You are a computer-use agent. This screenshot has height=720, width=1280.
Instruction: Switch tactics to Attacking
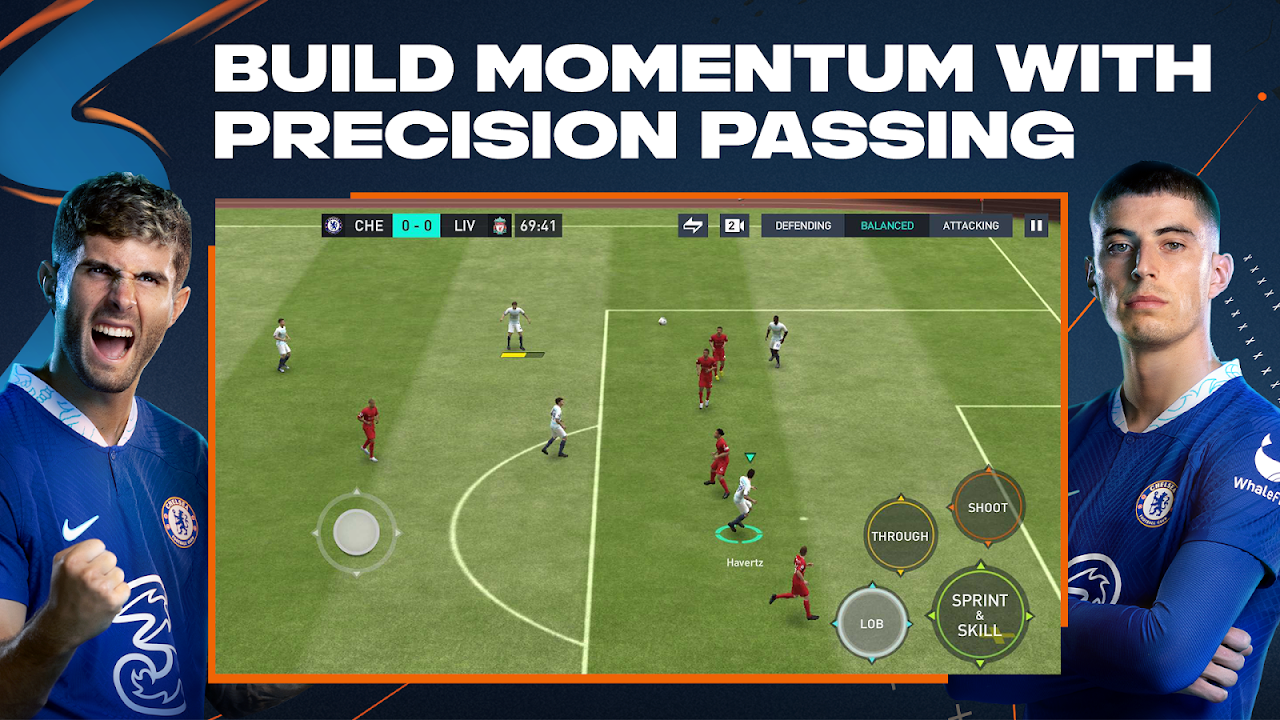[x=970, y=226]
